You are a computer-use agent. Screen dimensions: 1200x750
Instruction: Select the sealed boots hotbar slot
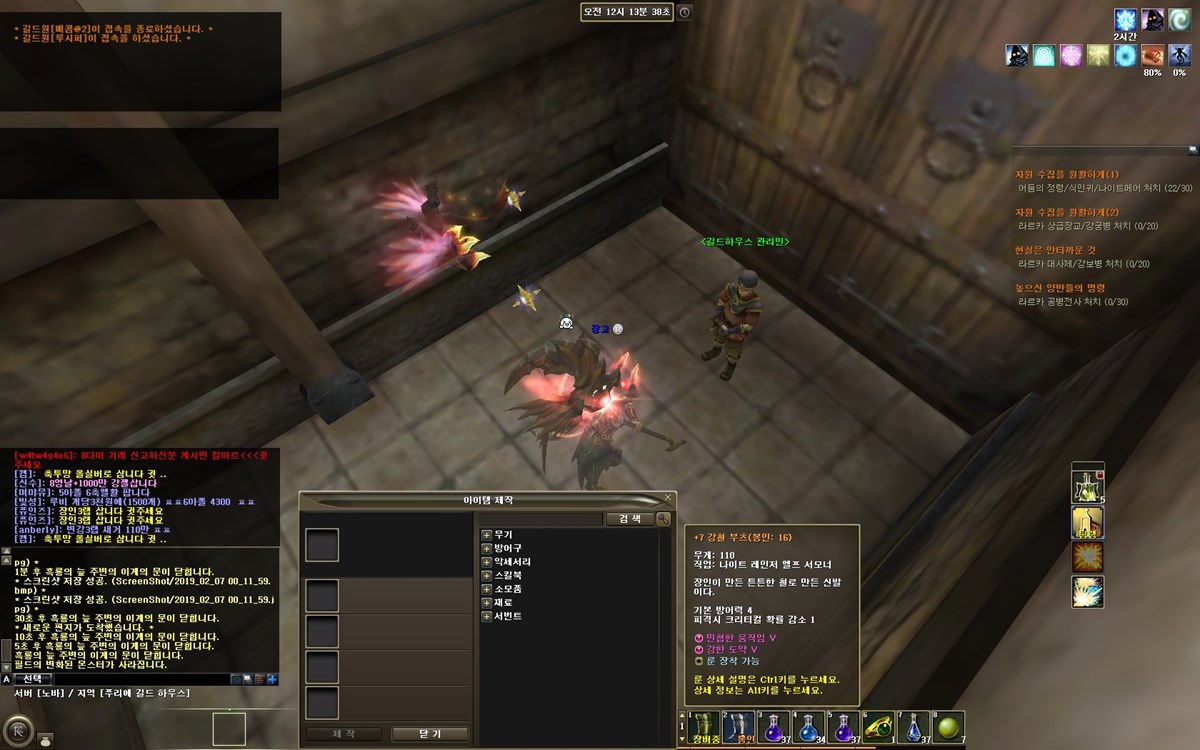click(739, 727)
